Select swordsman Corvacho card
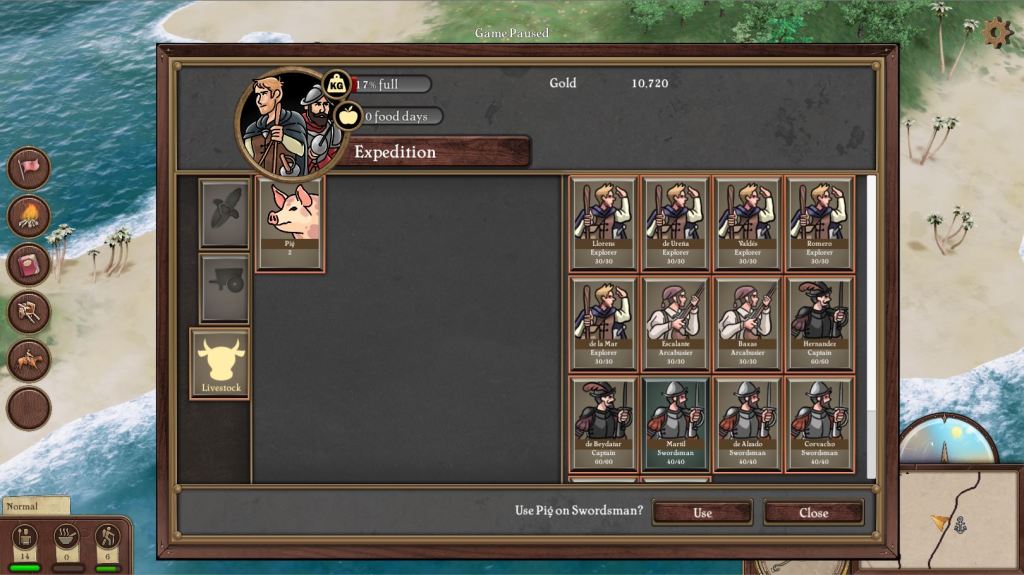Screen dimensions: 1024x575 [x=820, y=424]
